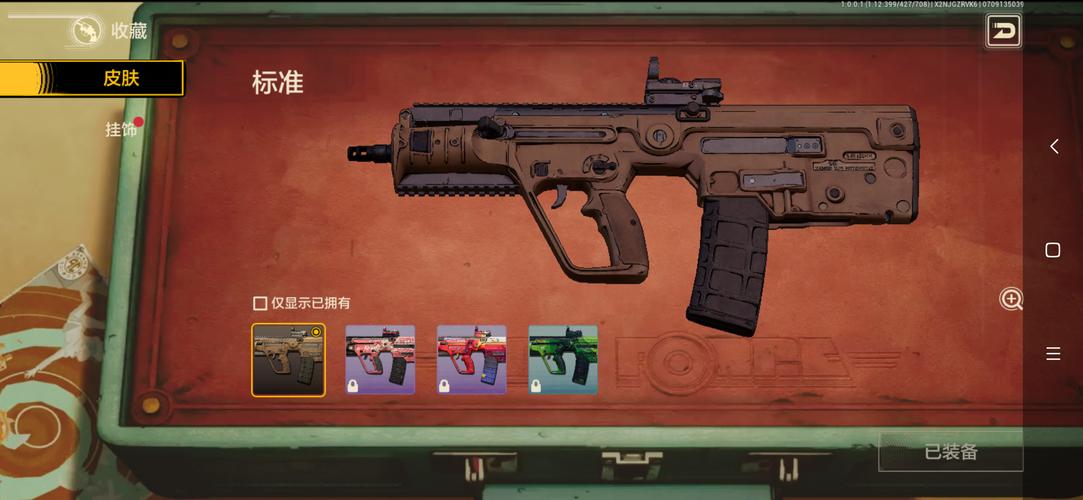Click the 已装备 equipped button
Image resolution: width=1083 pixels, height=500 pixels.
coord(950,452)
